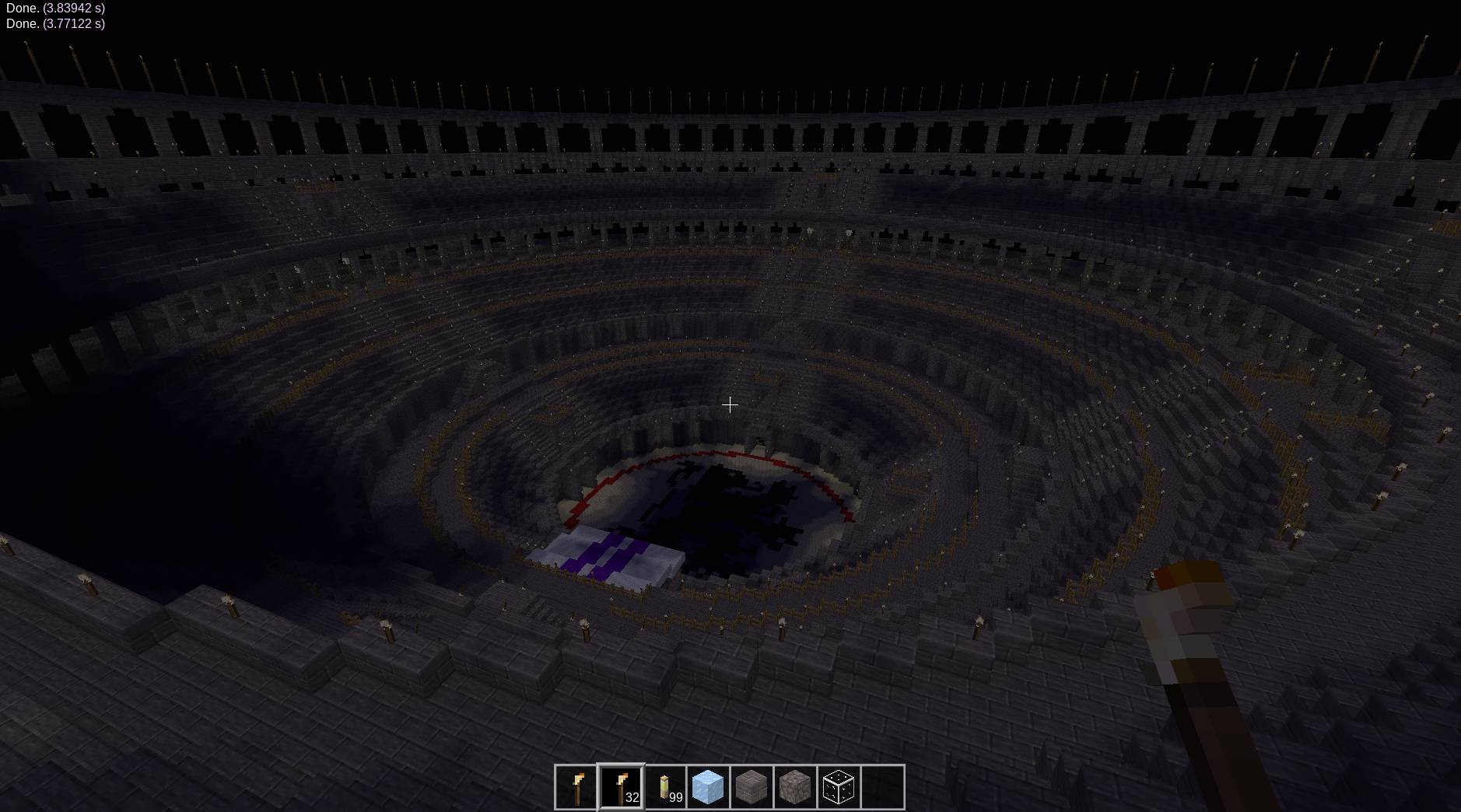1461x812 pixels.
Task: Choose the white-outlined glass block slot
Action: pos(839,787)
